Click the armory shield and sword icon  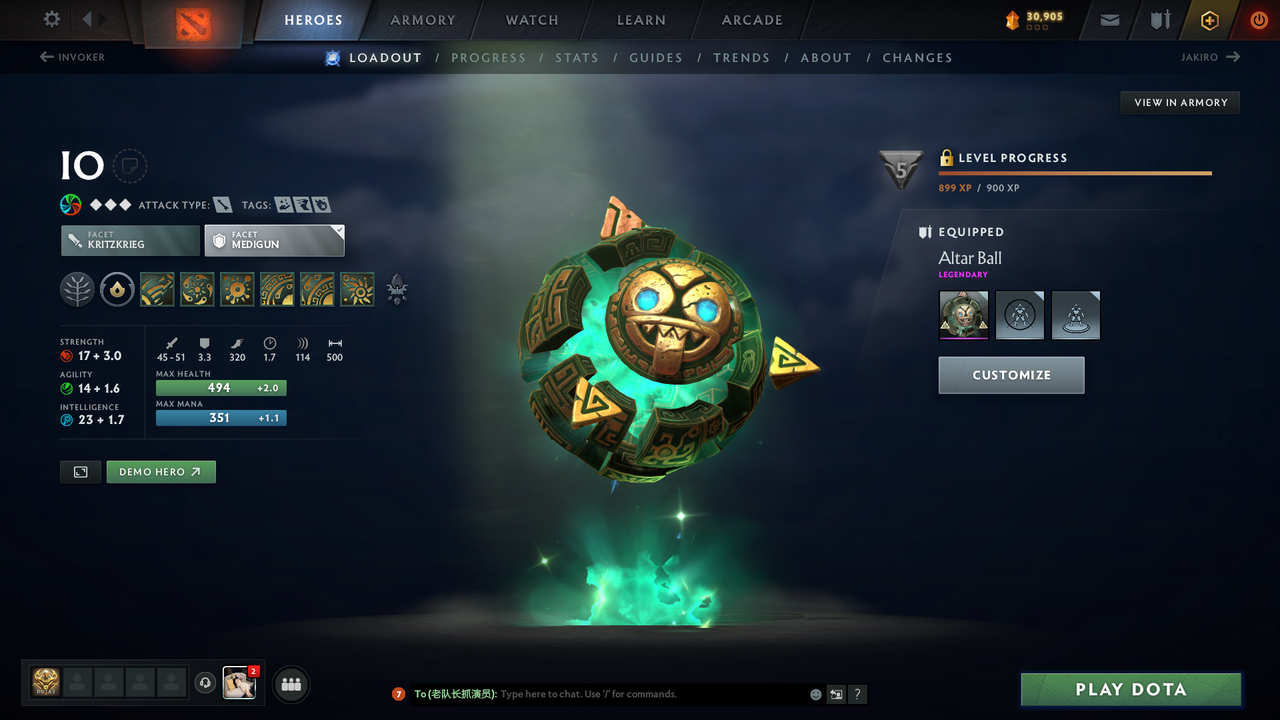point(1159,19)
